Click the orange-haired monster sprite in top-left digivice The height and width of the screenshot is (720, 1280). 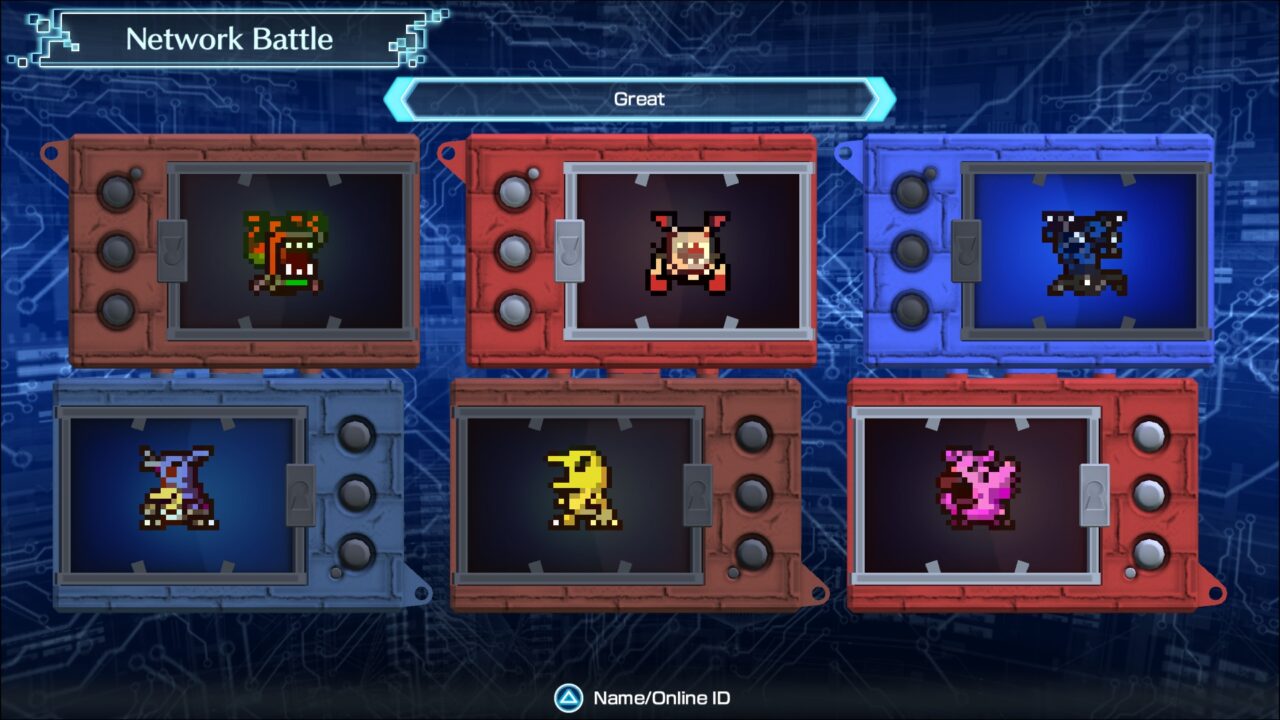[x=282, y=253]
